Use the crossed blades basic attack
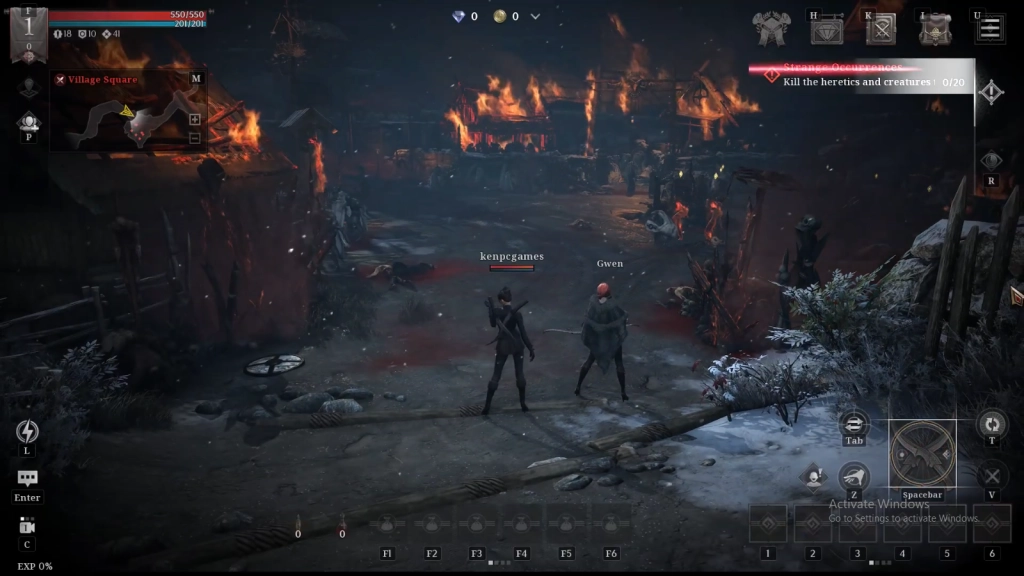The image size is (1024, 576). point(922,453)
